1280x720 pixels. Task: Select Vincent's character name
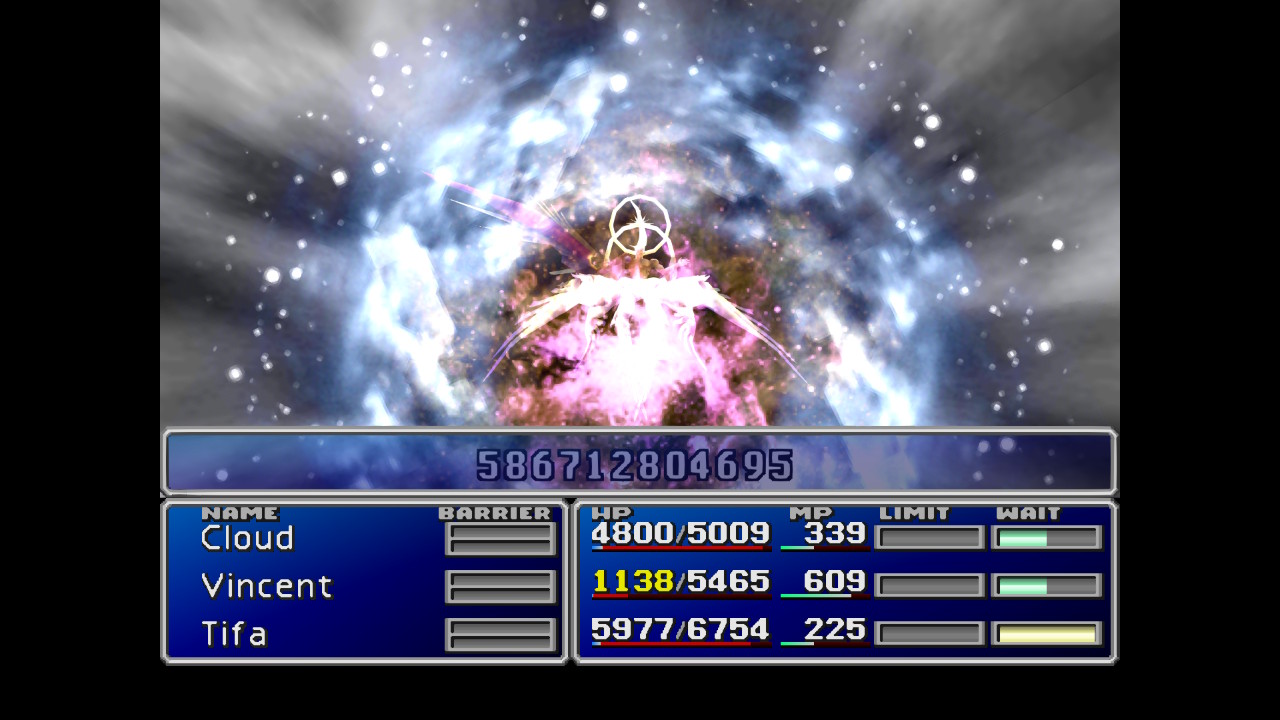coord(266,586)
